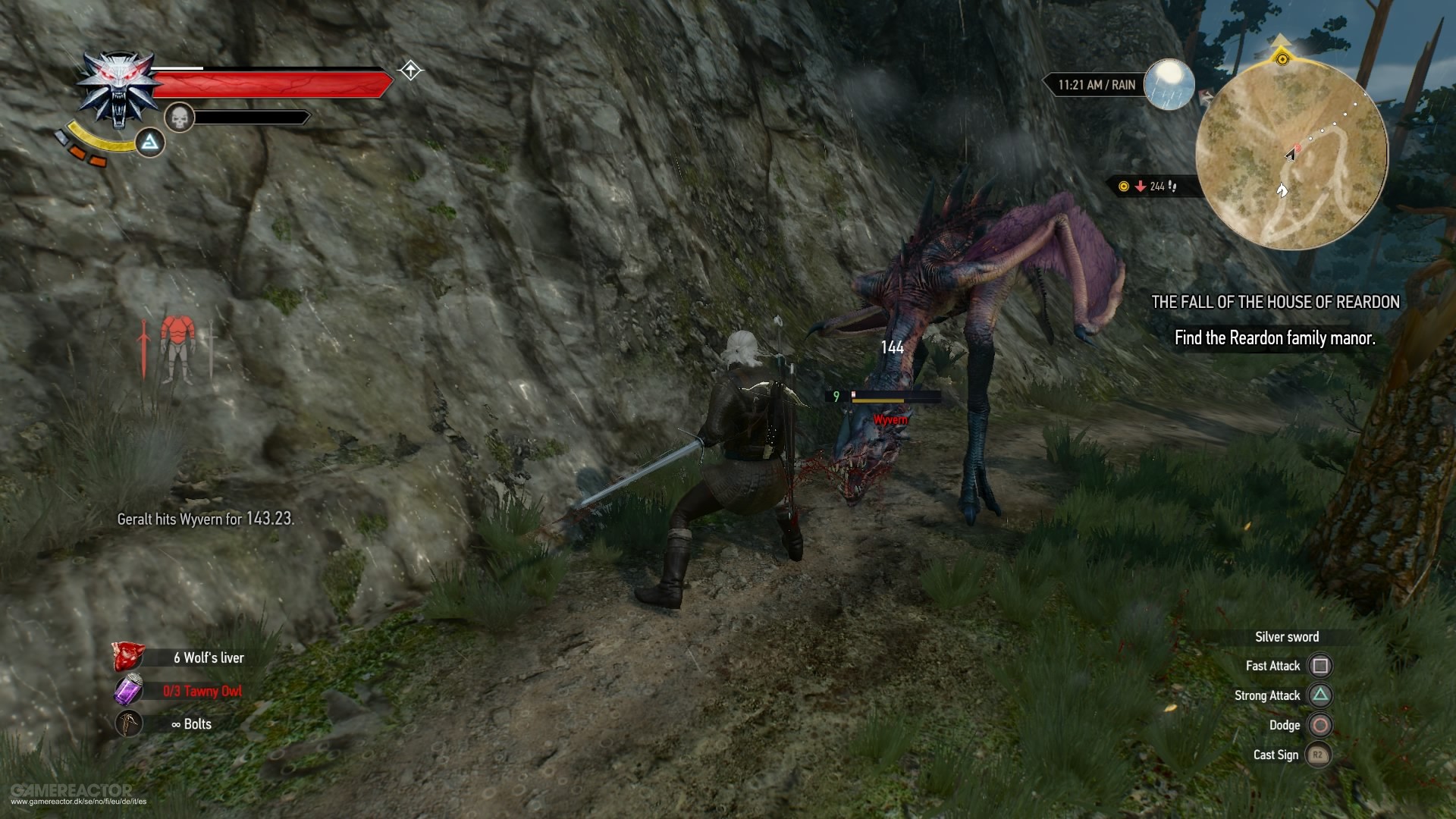The image size is (1456, 819).
Task: Select the Bolts crossbow ammo icon
Action: [x=129, y=723]
